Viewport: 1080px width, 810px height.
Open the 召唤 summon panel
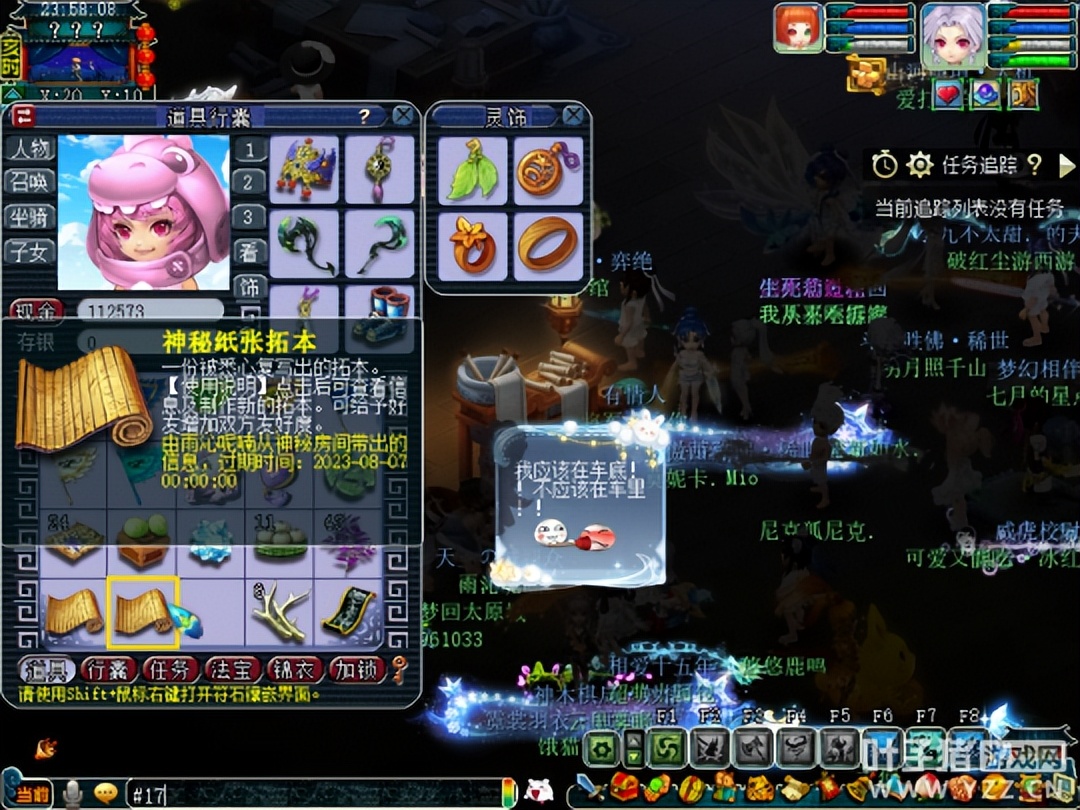[x=29, y=182]
